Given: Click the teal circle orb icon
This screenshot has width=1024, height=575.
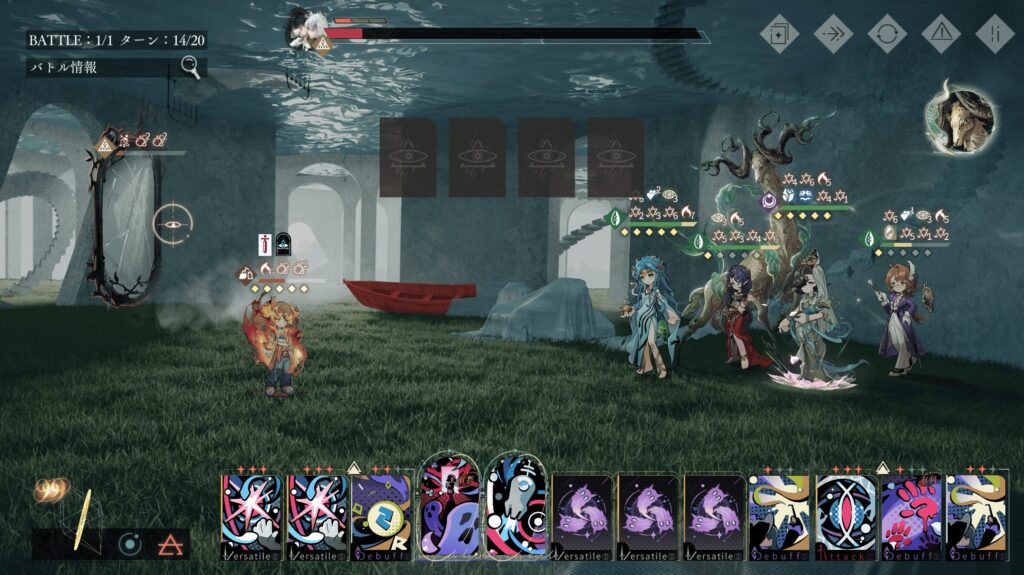Looking at the screenshot, I should pyautogui.click(x=128, y=544).
